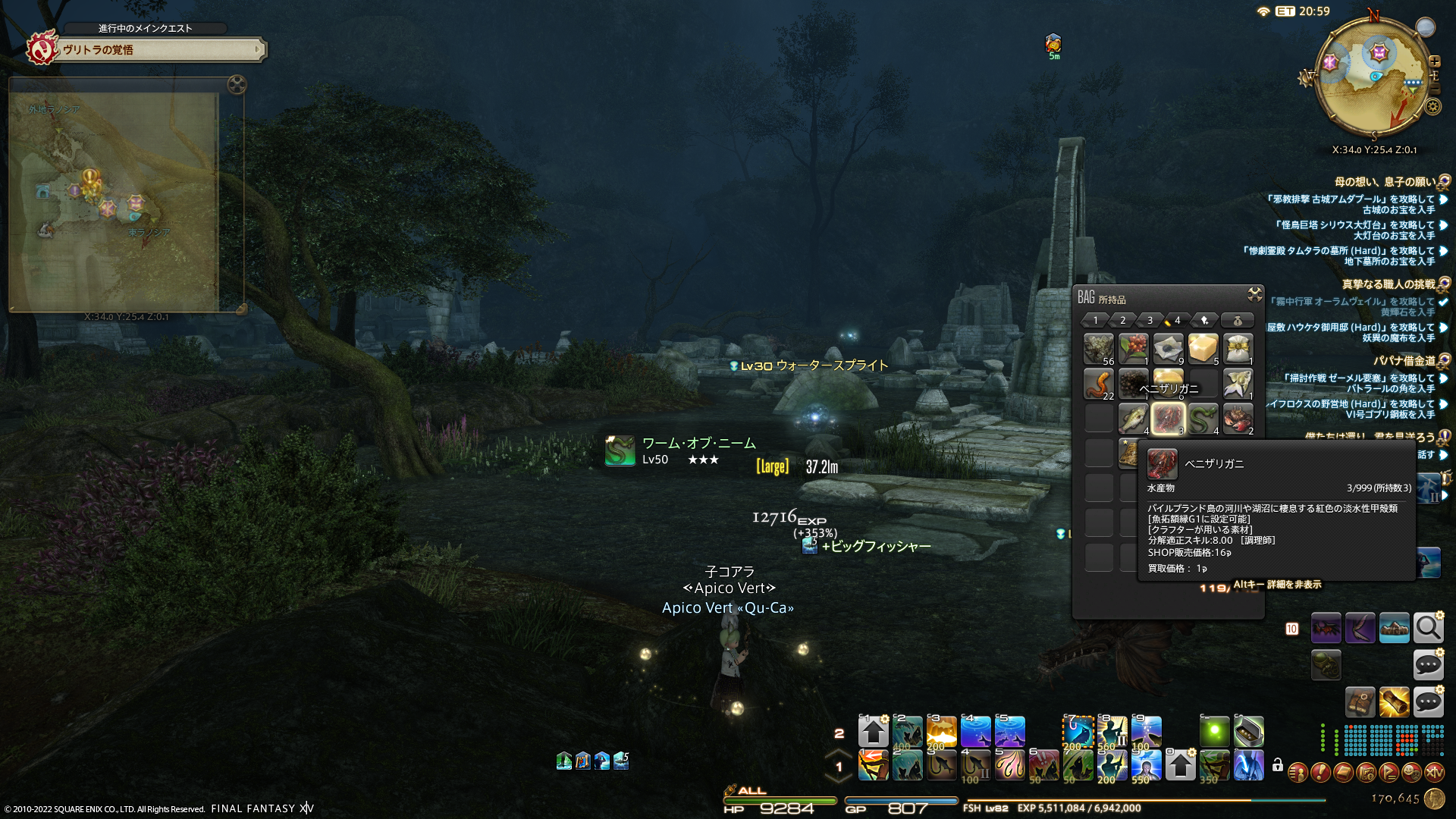Use the sardine tin item on hotbar

click(x=1249, y=732)
